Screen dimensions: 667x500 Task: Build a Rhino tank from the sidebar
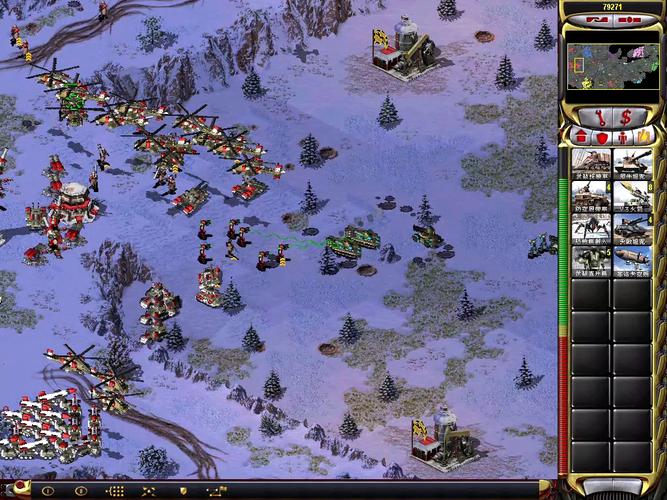[x=632, y=165]
